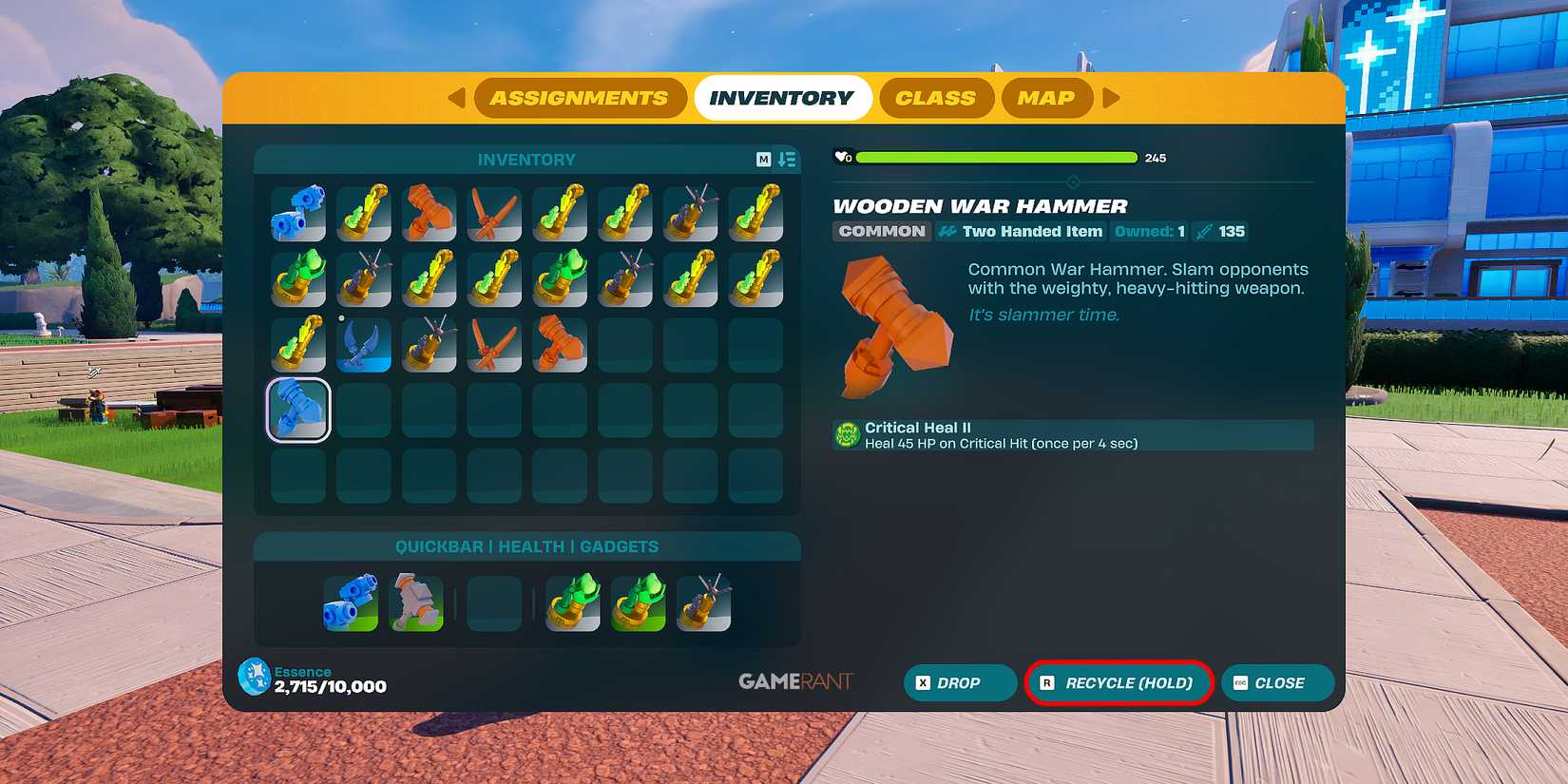Select the highlighted blue crossbow inventory slot

297,409
